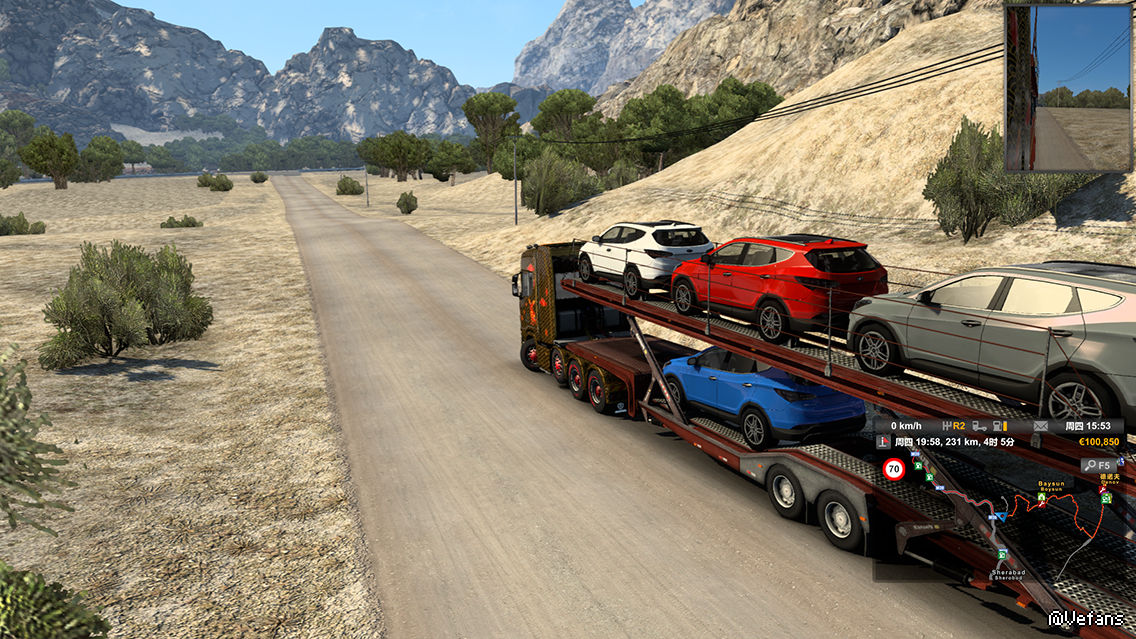Screen dimensions: 1136x639
Task: Click the magnifier map zoom button
Action: 1097,465
